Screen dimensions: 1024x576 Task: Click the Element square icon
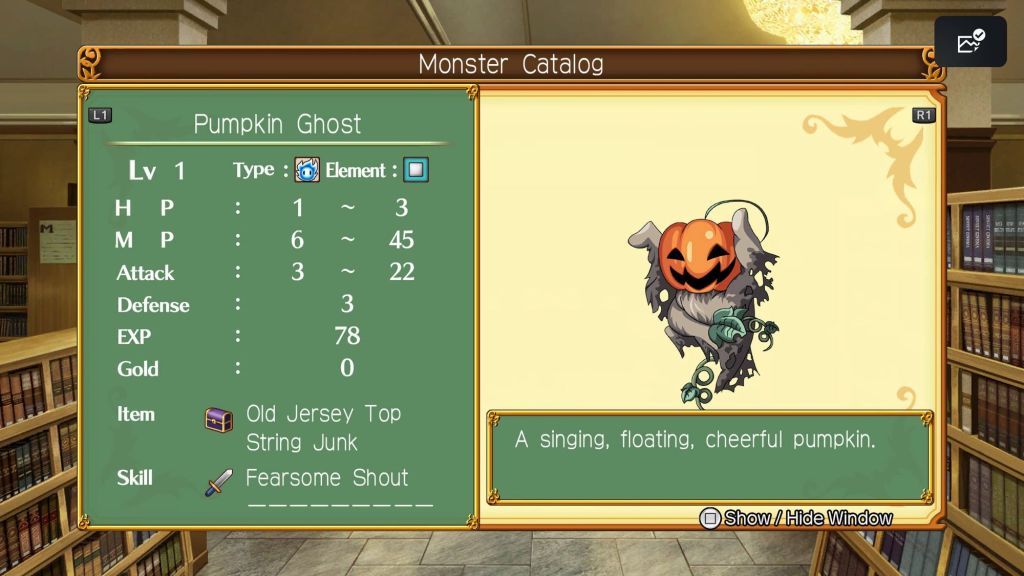416,170
